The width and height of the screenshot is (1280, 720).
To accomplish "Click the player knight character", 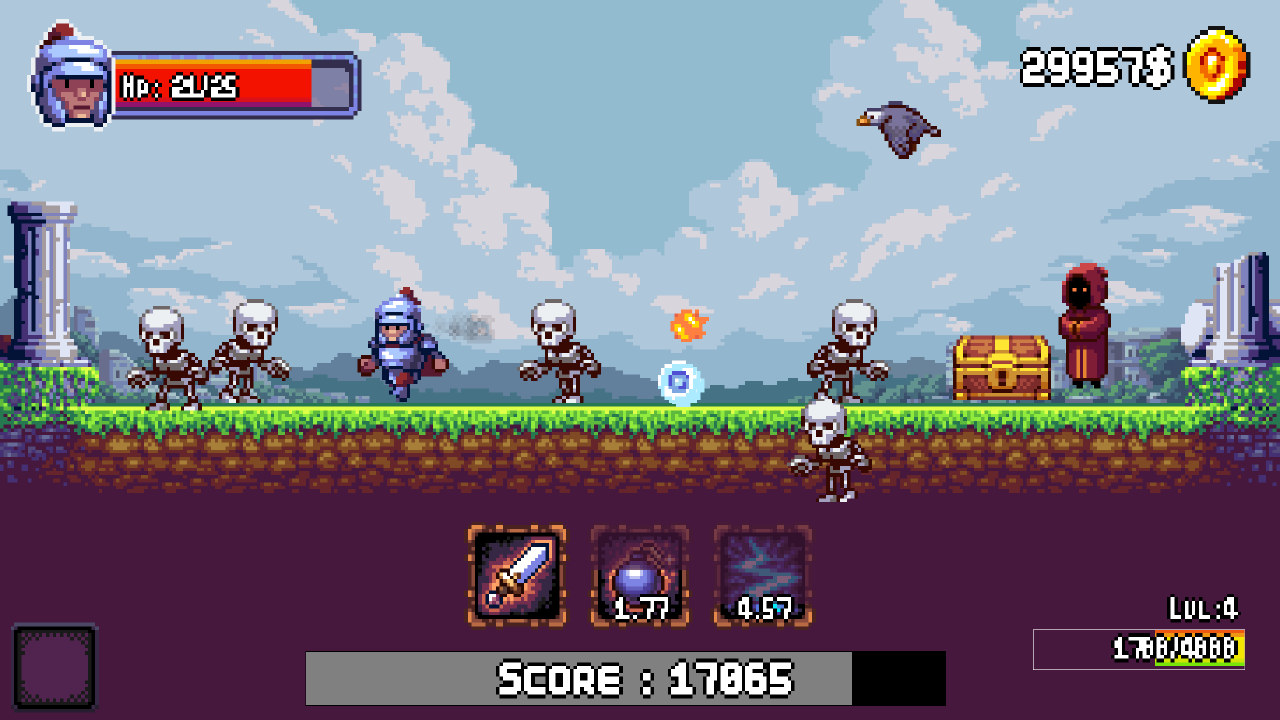I will (x=397, y=347).
